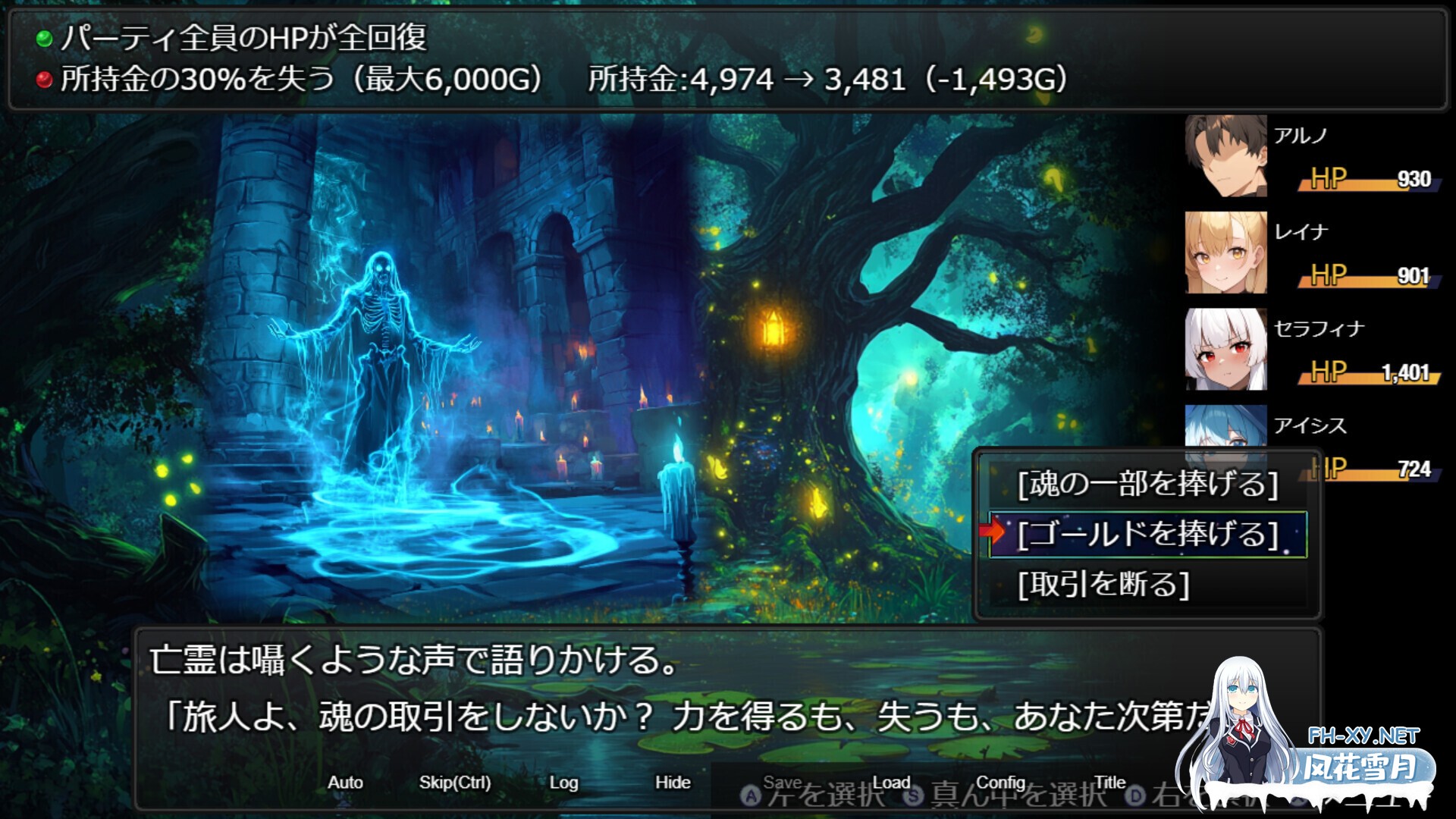Toggle Auto text playback mode

(346, 782)
